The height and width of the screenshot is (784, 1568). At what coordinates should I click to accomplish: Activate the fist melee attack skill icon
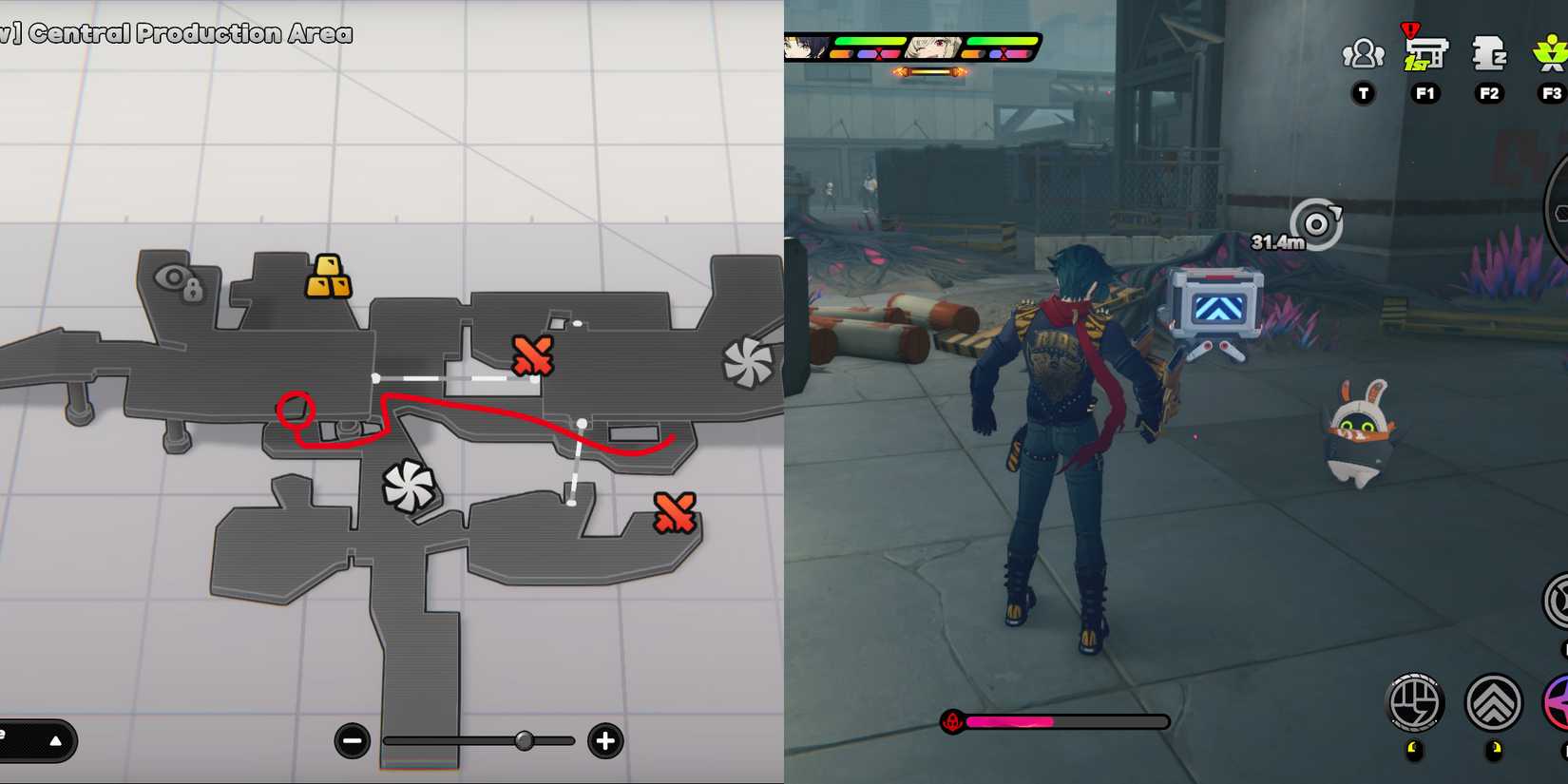[x=1415, y=701]
